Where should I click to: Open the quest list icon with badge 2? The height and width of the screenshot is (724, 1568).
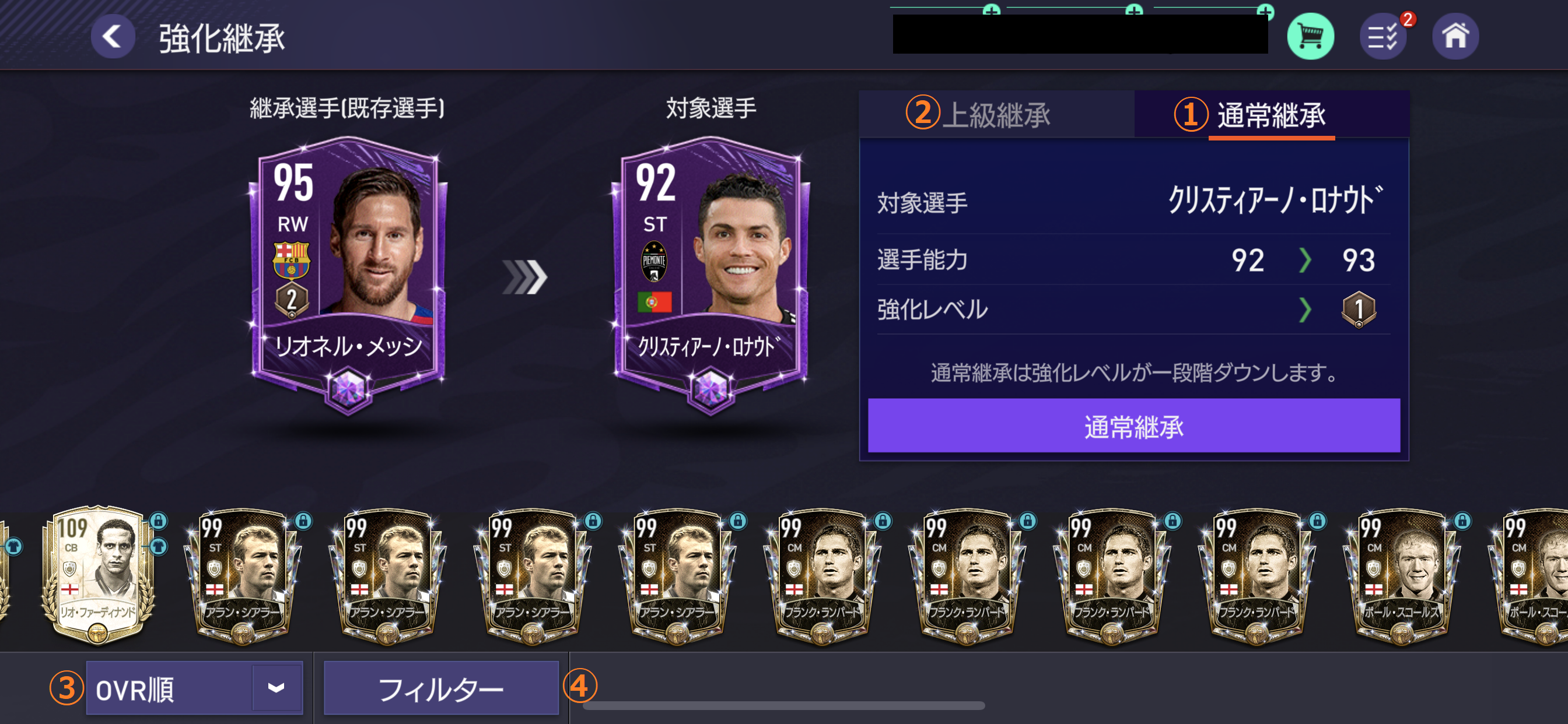(1383, 36)
